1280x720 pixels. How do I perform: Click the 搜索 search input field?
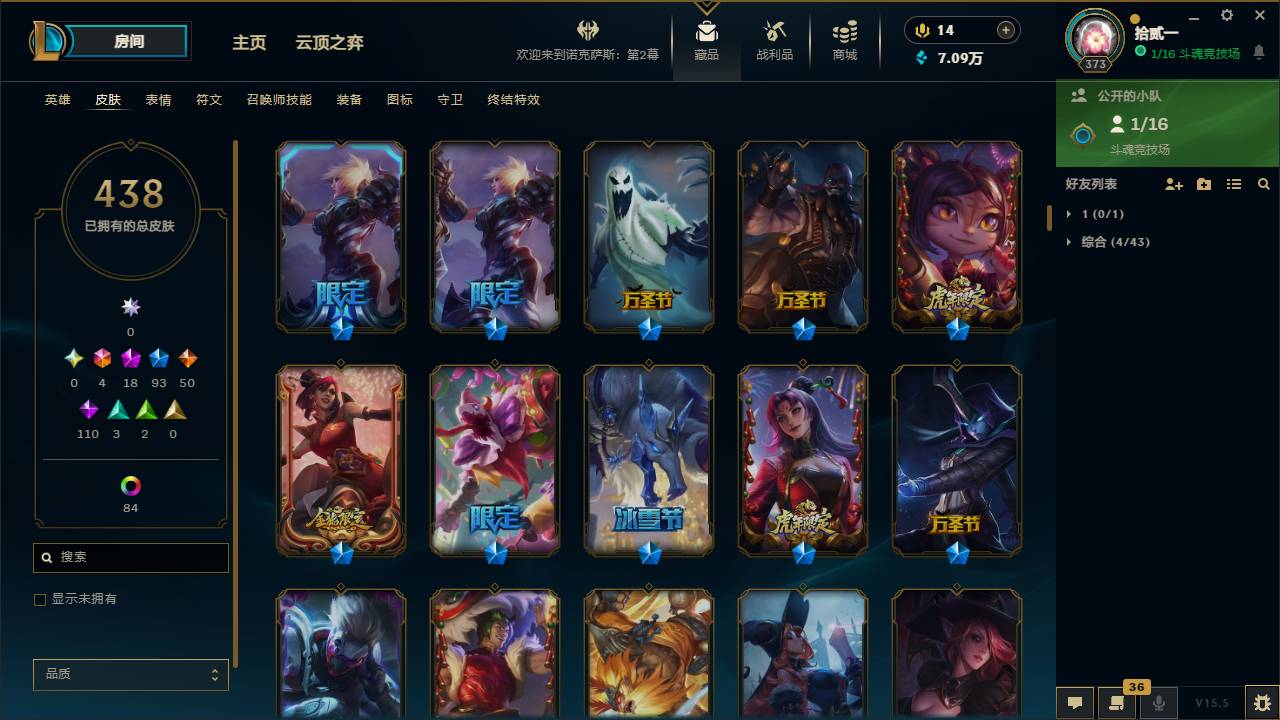(x=130, y=557)
